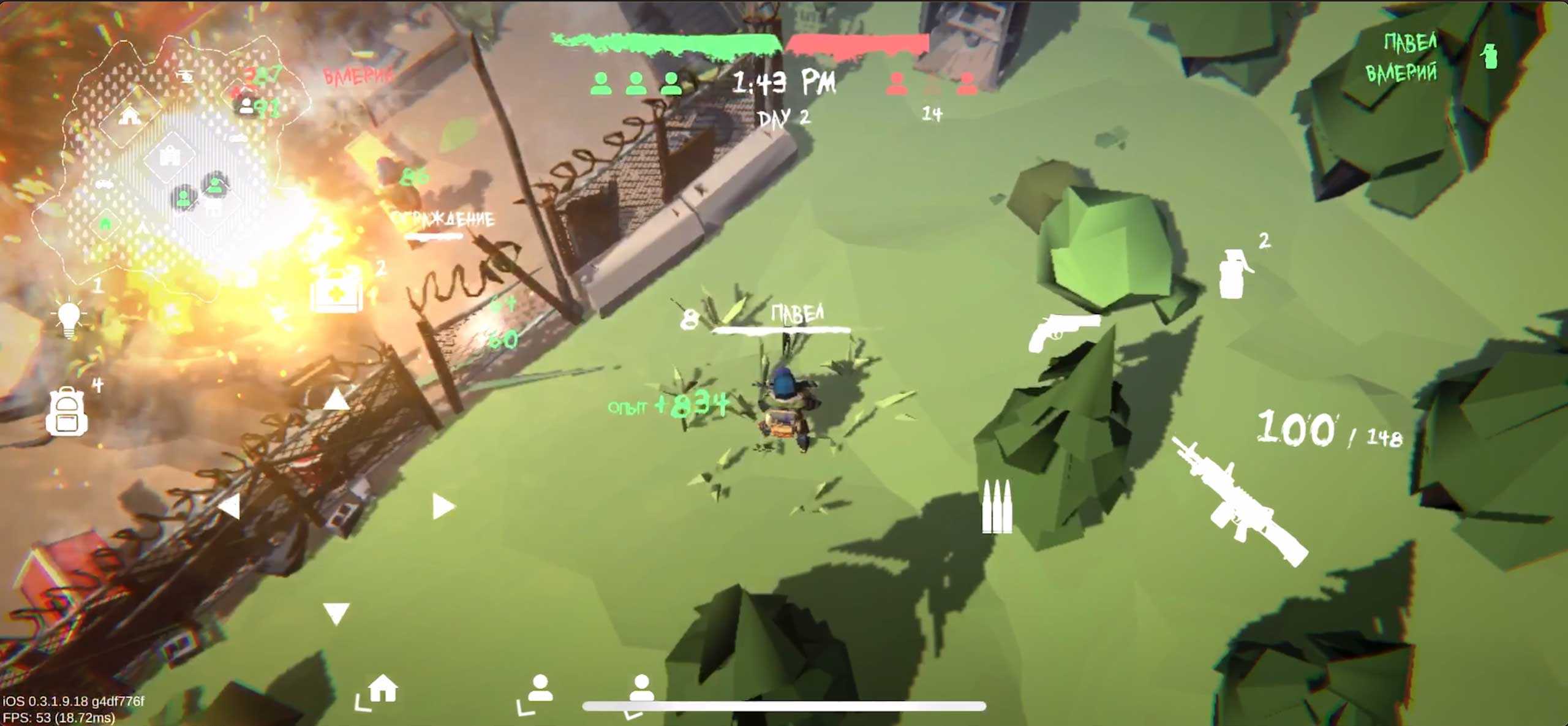The image size is (1568, 726).
Task: Toggle the flashlight lightbulb icon
Action: click(x=69, y=319)
